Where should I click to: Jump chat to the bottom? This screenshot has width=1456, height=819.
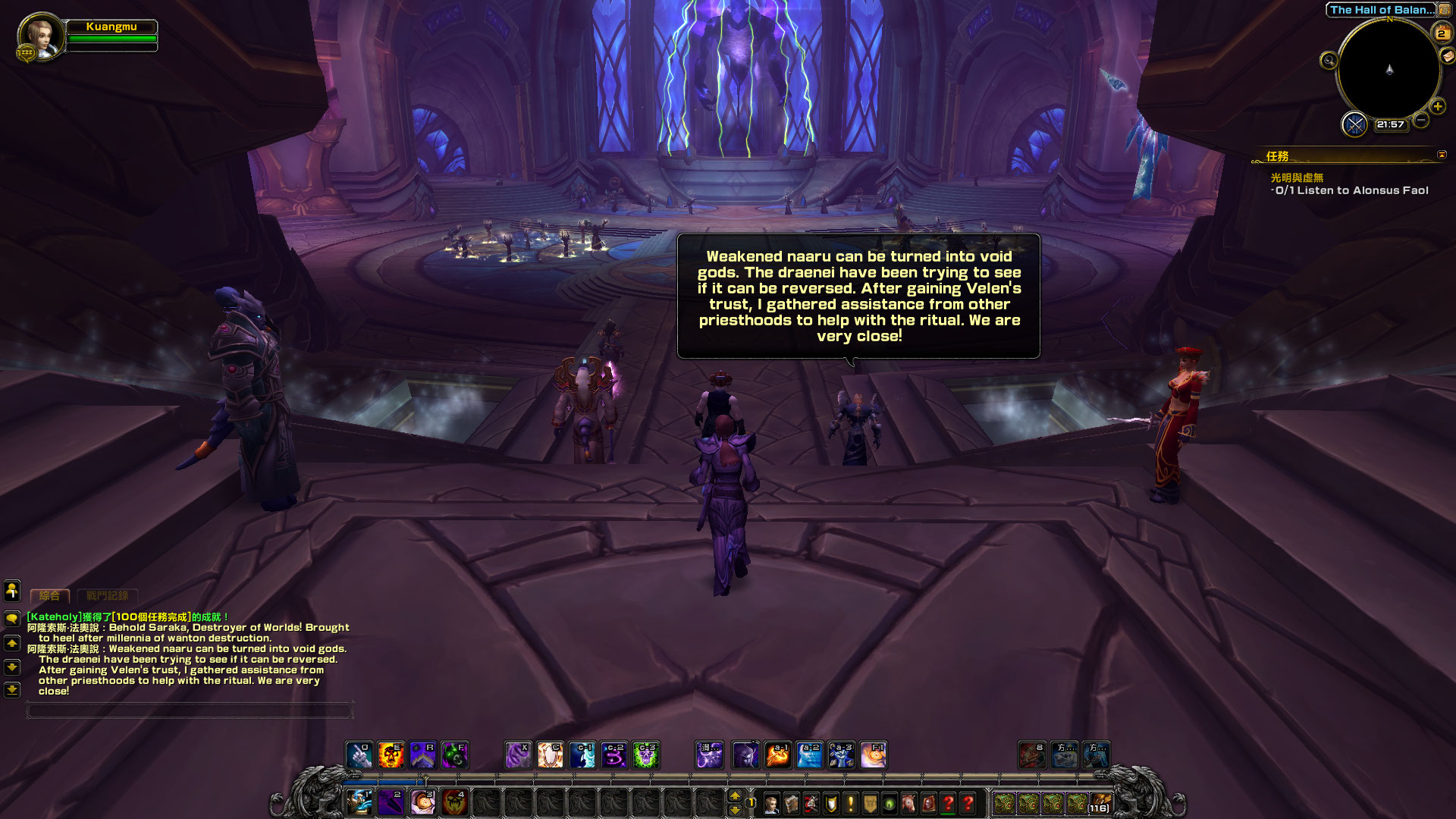pos(12,690)
